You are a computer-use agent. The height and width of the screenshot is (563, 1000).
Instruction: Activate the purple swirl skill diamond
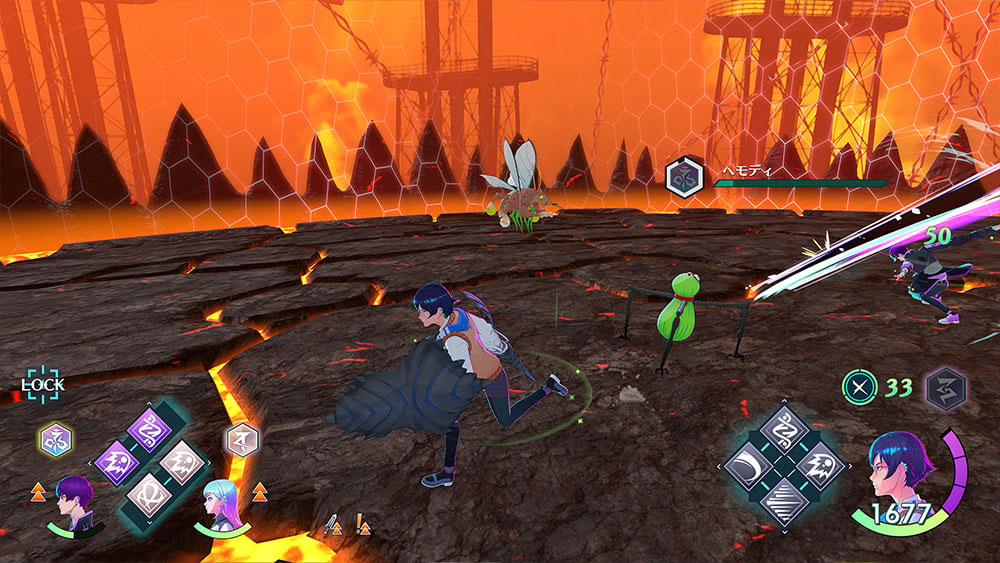pyautogui.click(x=150, y=431)
